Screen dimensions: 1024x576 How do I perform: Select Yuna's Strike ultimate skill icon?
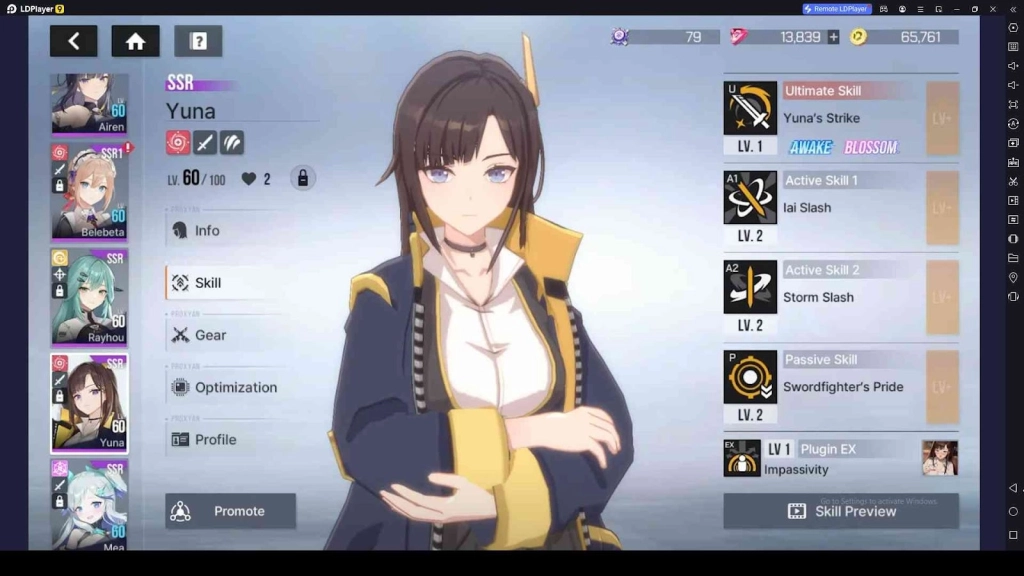click(x=750, y=108)
